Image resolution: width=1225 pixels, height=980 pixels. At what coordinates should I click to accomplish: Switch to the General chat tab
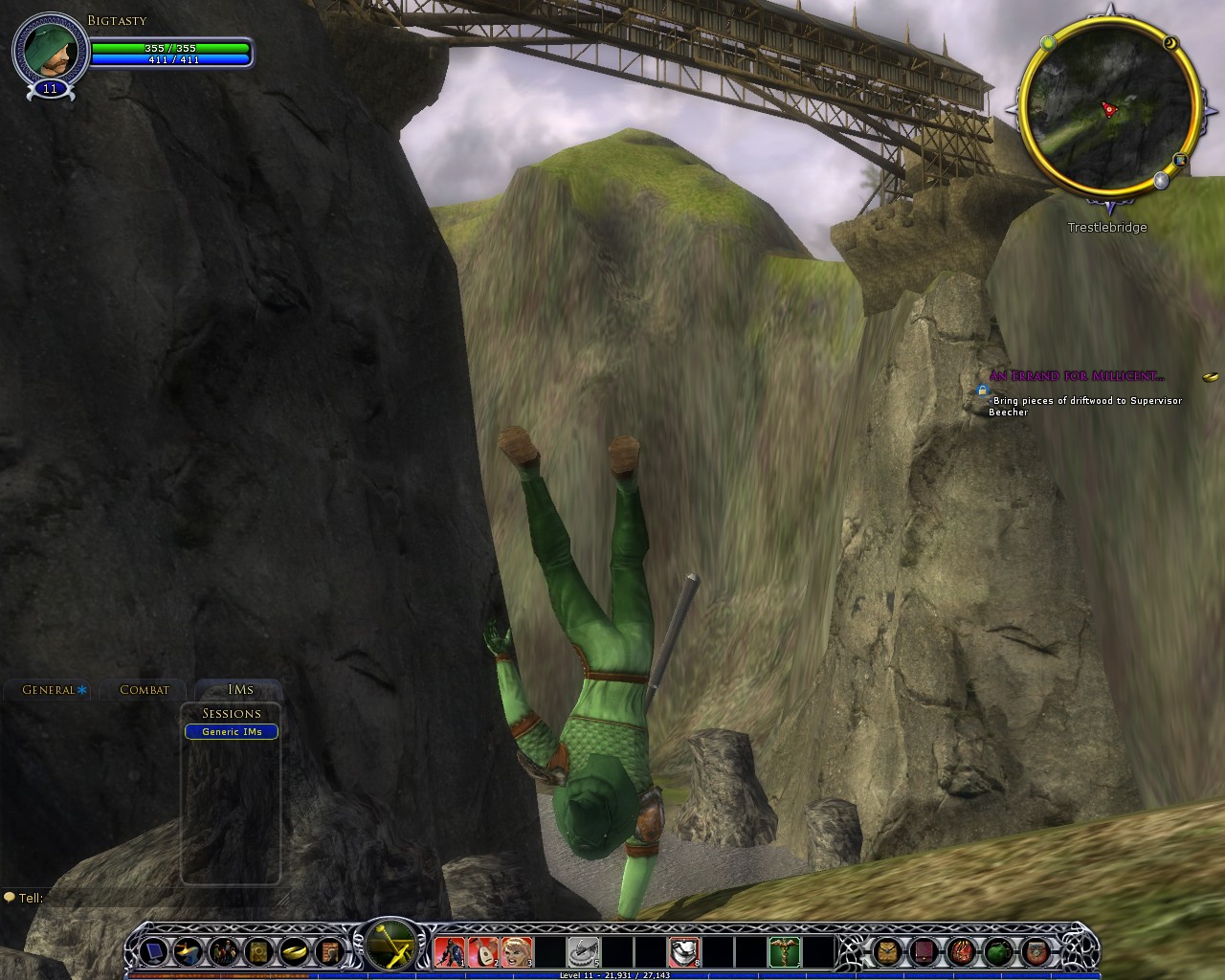click(x=49, y=690)
